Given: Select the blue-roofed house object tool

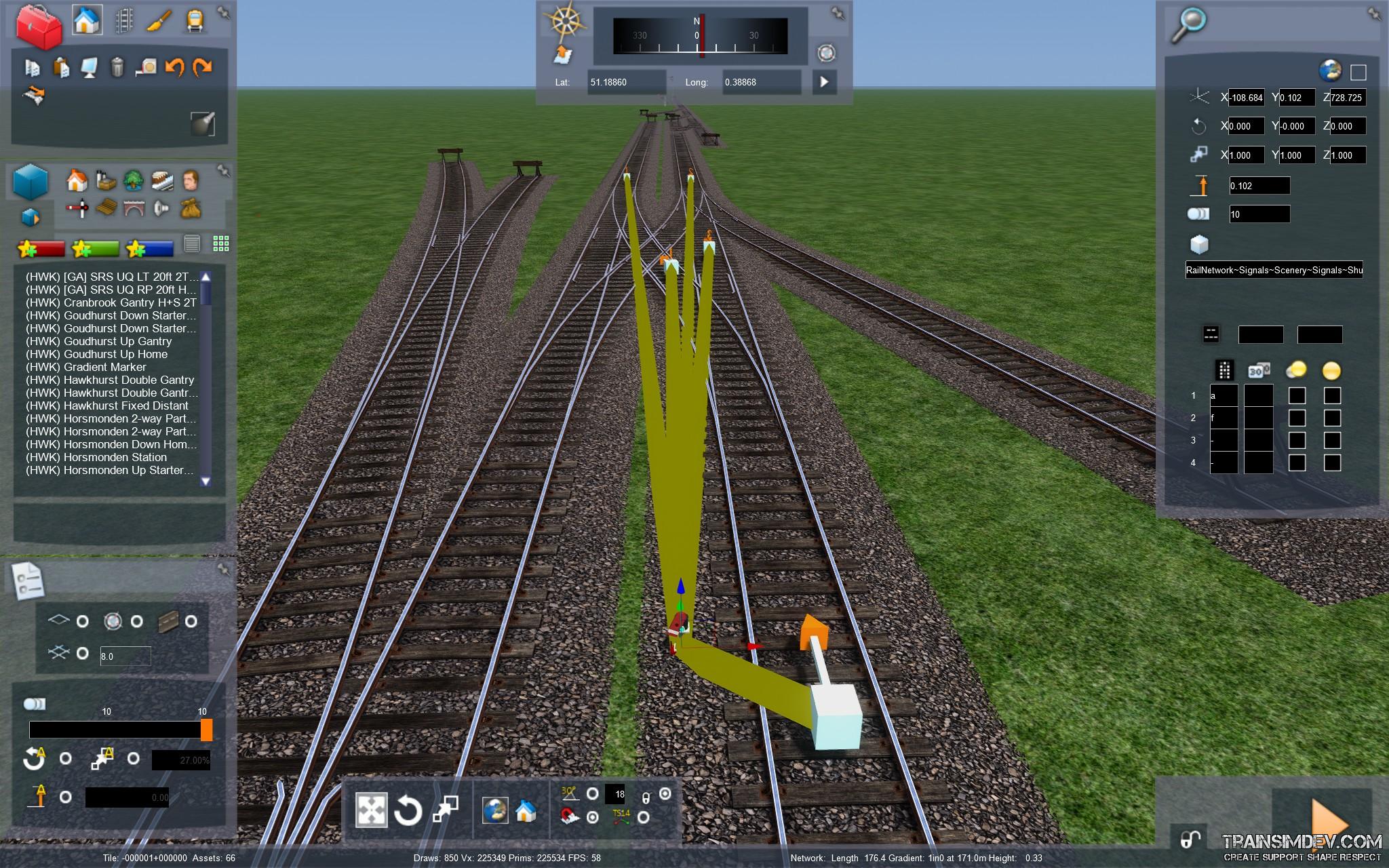Looking at the screenshot, I should point(86,20).
